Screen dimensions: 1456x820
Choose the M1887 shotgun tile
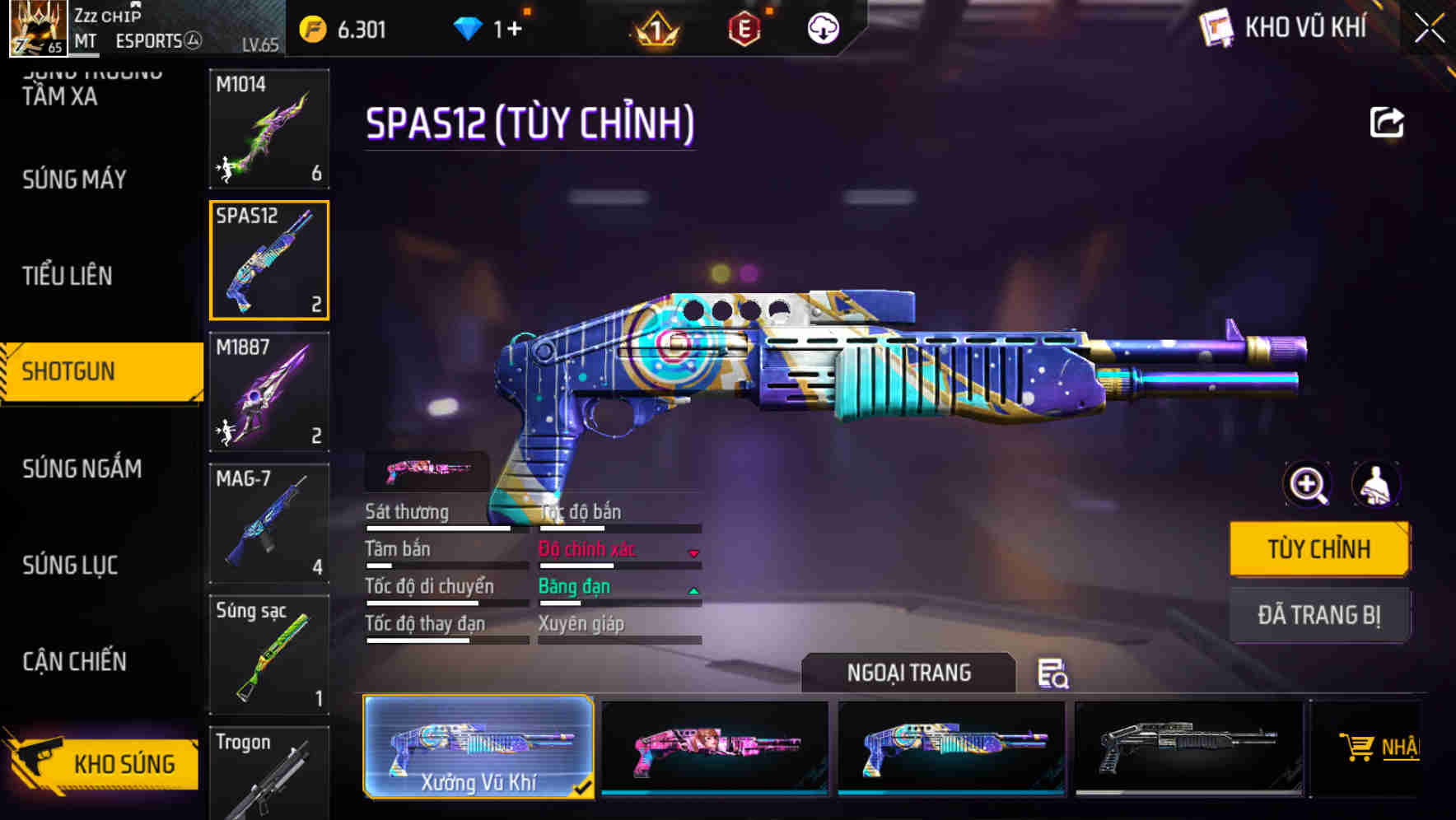269,392
